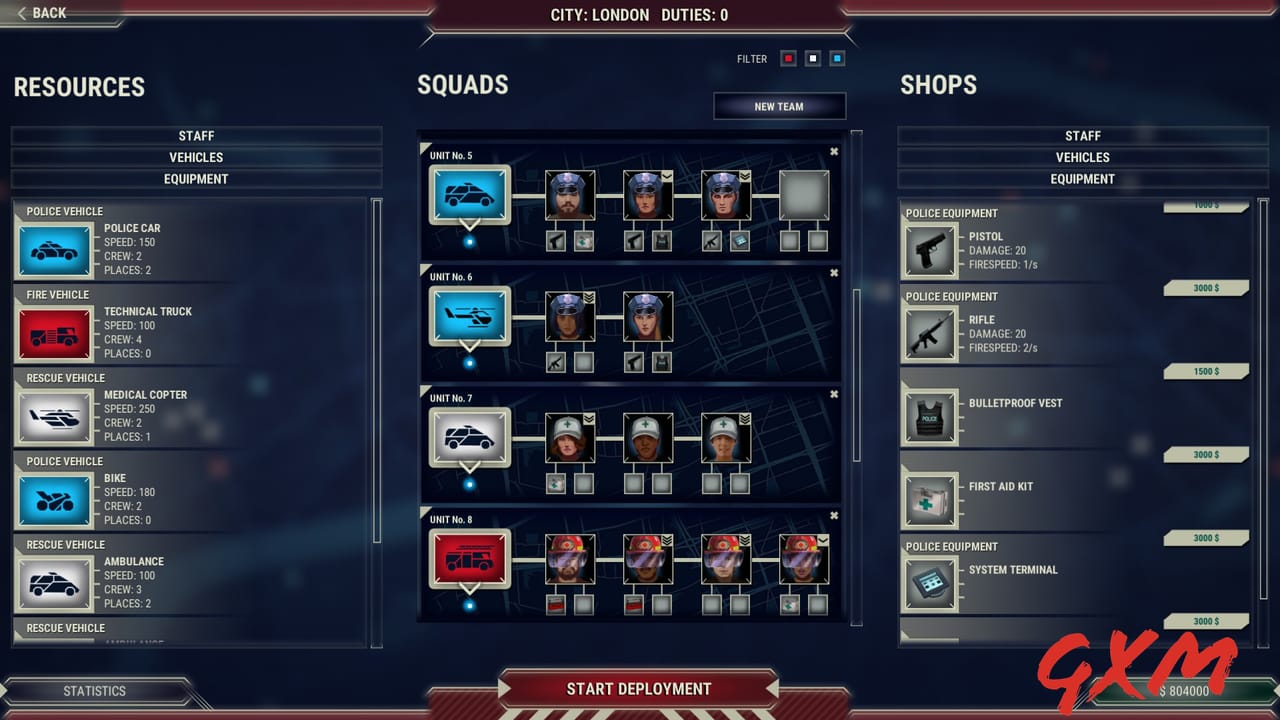This screenshot has height=720, width=1280.
Task: Open the Pistol item in the Shops panel
Action: point(930,248)
